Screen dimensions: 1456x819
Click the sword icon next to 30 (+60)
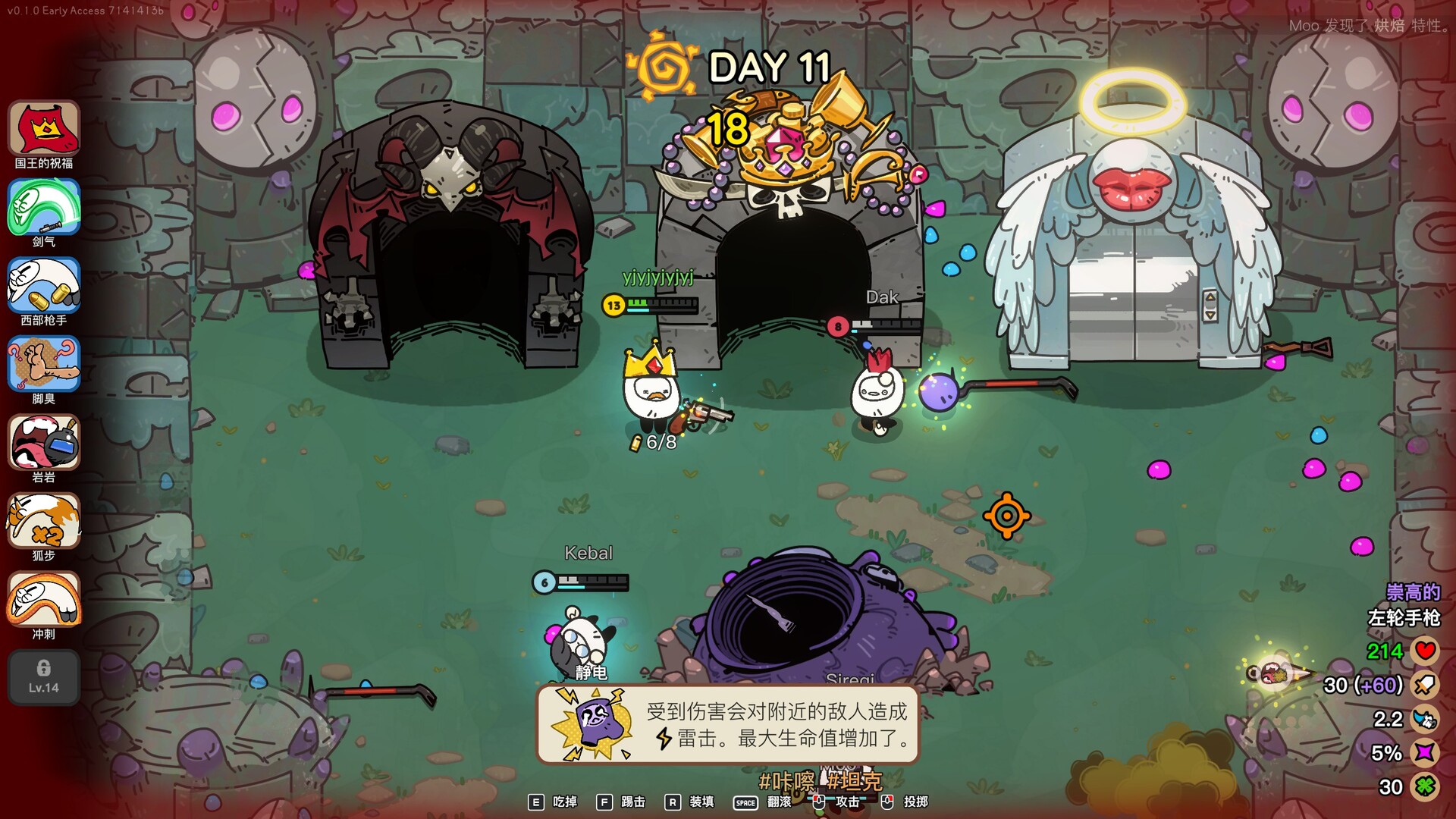pos(1424,684)
